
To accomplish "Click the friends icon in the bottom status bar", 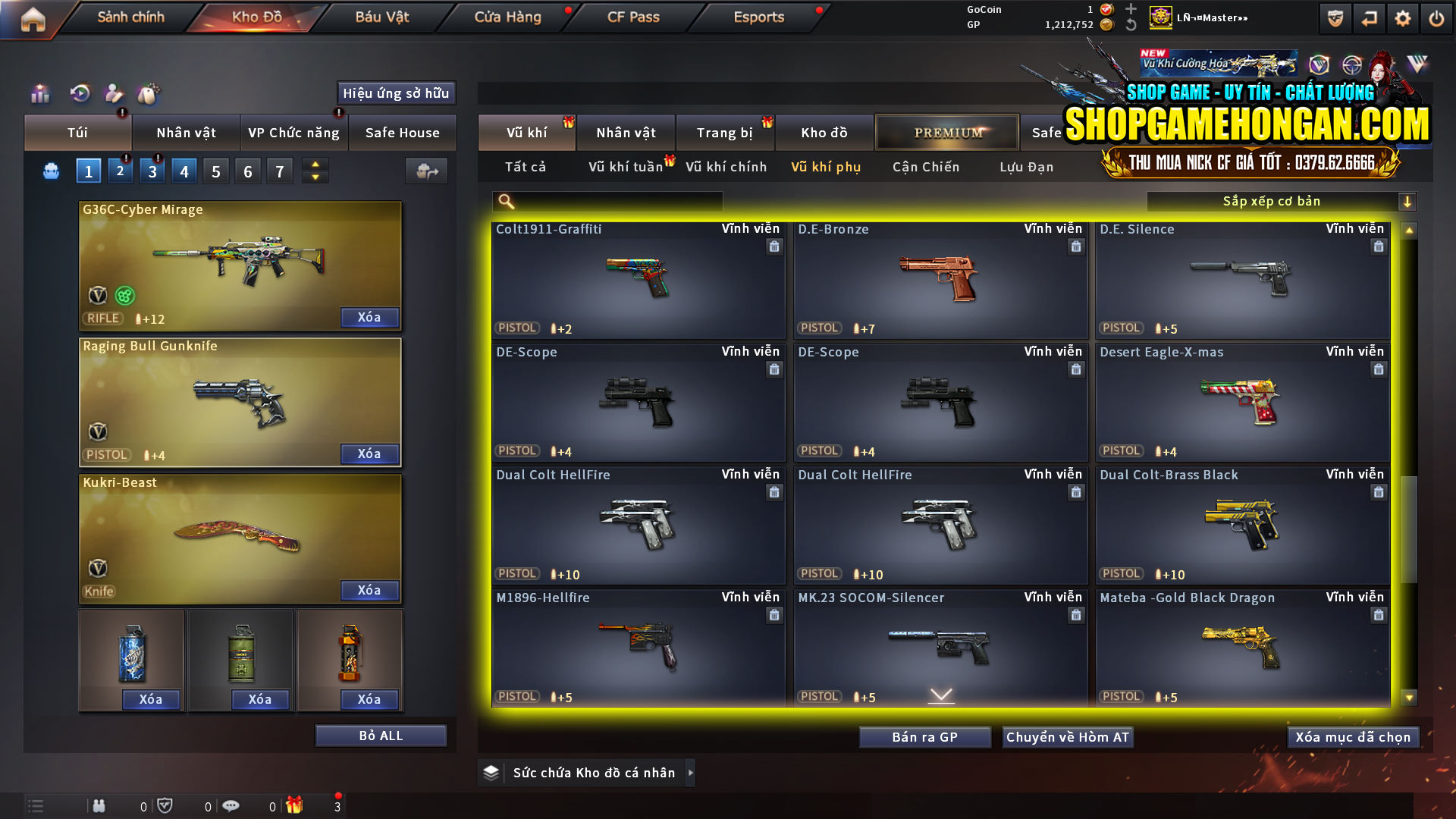I will click(99, 805).
